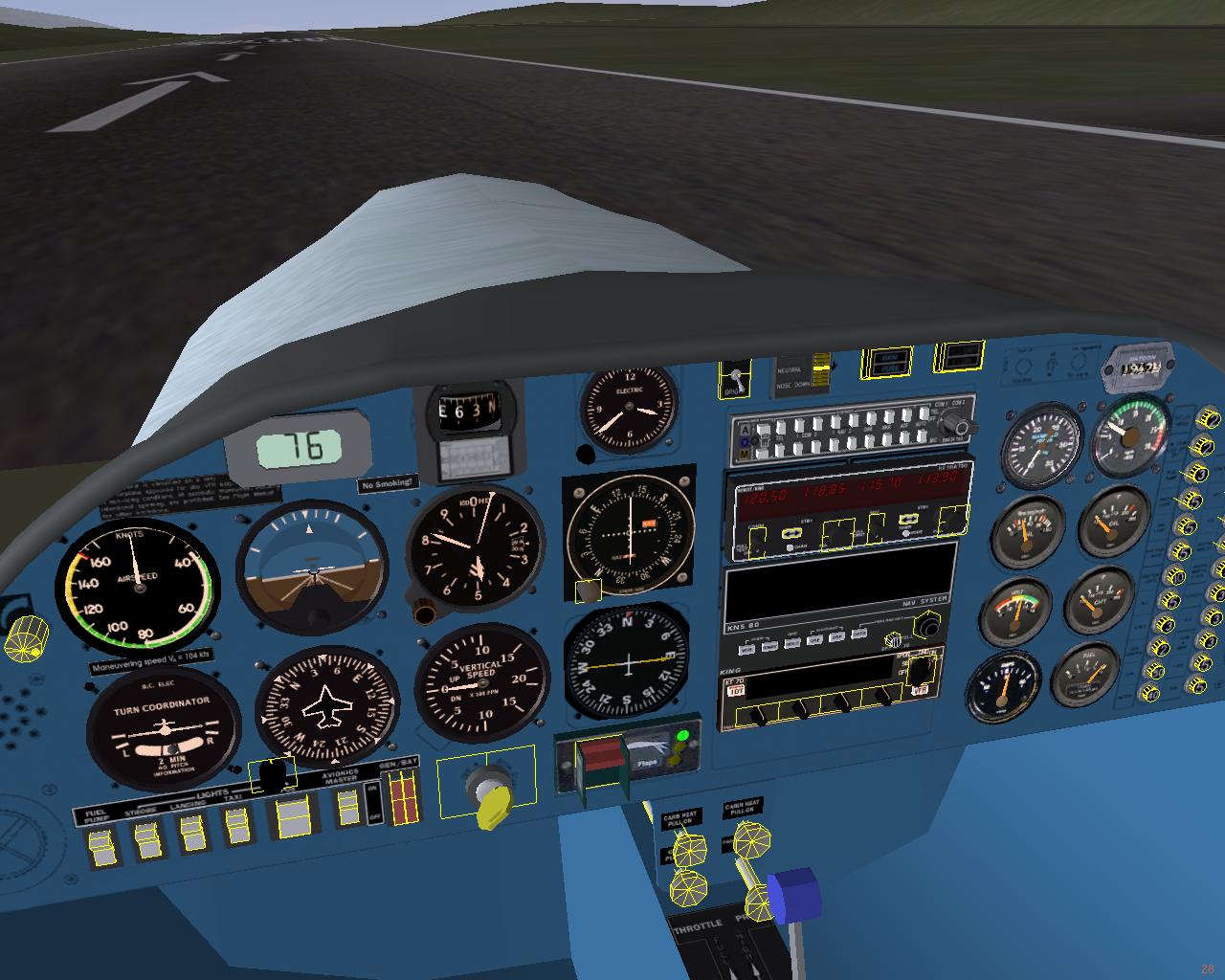Toggle the Fuel Pump switch
Viewport: 1225px width, 980px height.
(x=100, y=846)
